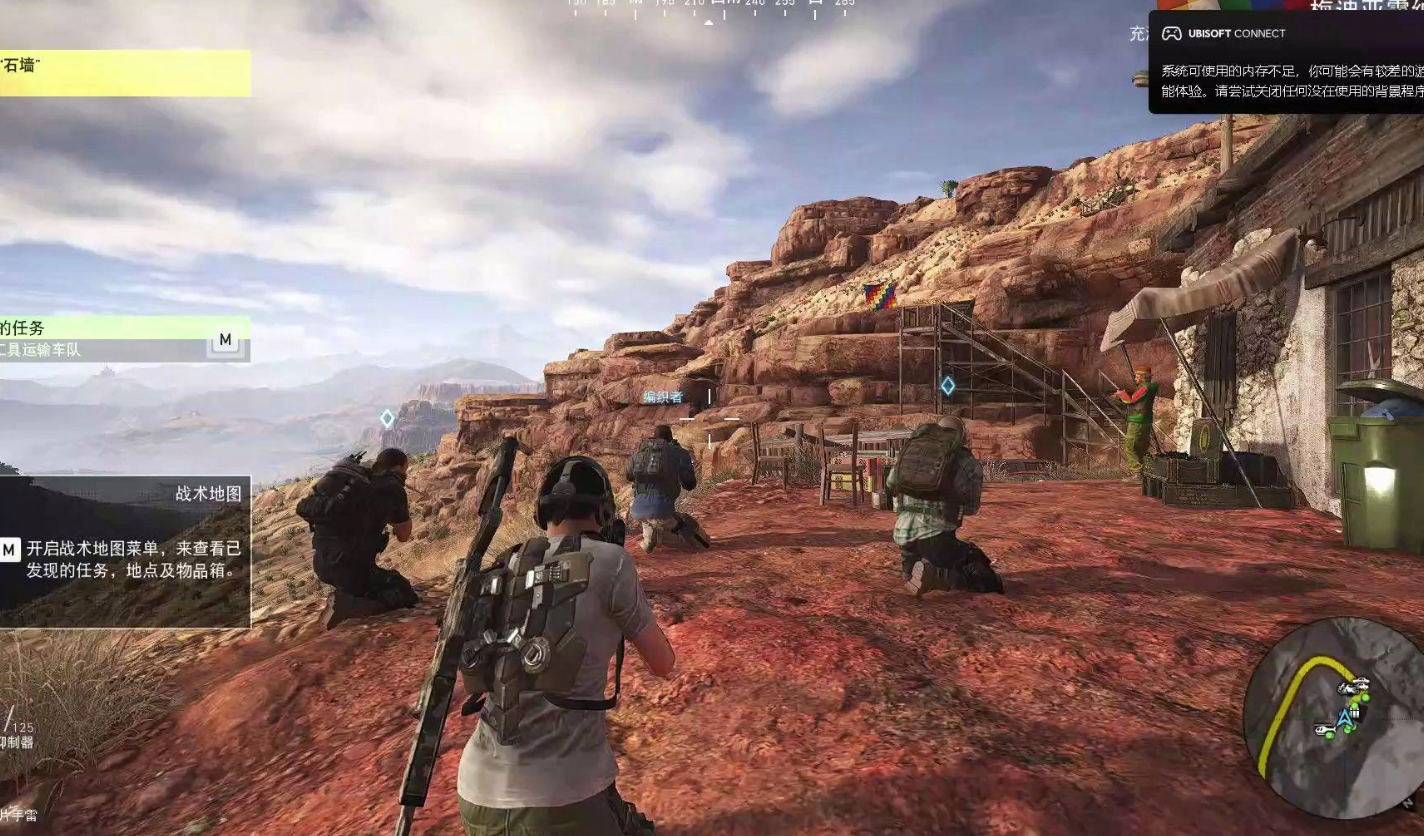Viewport: 1424px width, 836px height.
Task: Open the circular minimap
Action: (1336, 718)
